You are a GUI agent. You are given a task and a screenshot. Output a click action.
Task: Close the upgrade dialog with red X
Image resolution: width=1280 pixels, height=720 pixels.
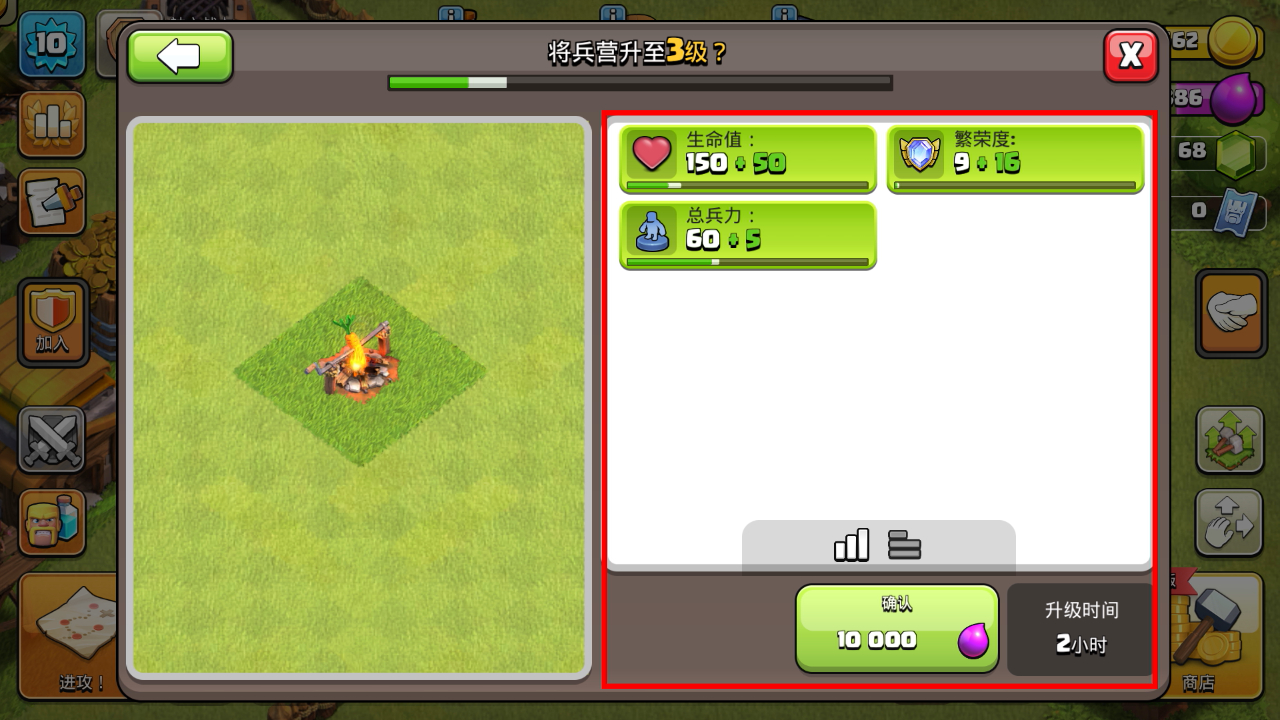(1131, 56)
